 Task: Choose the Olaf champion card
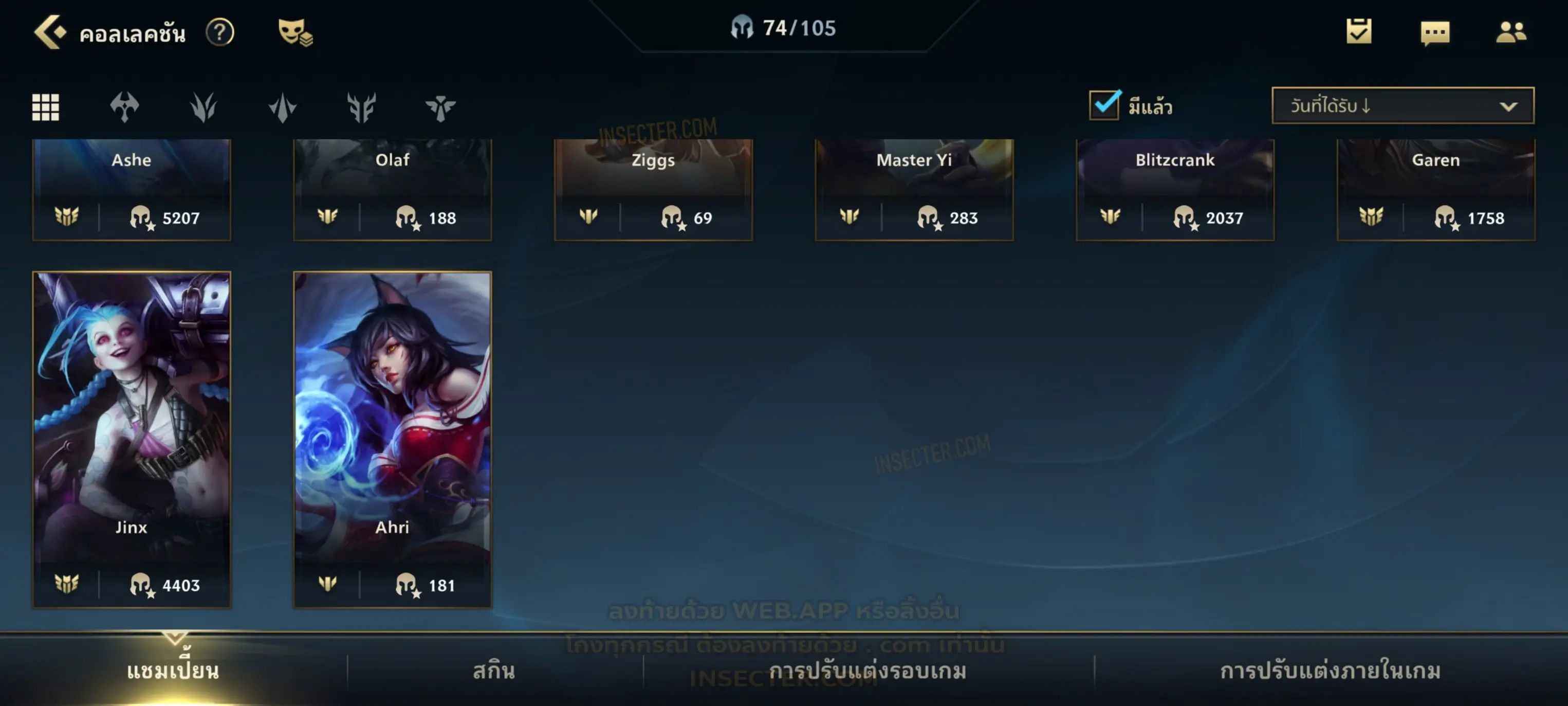(x=393, y=189)
